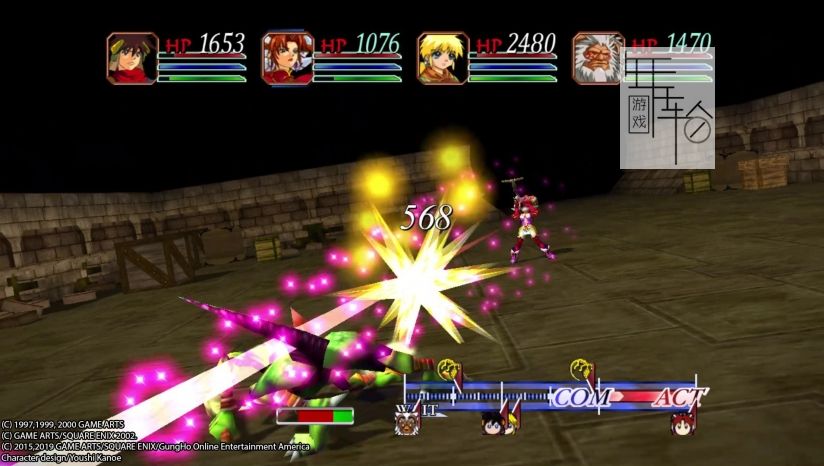Select the red-haired Feena portrait
The width and height of the screenshot is (824, 466).
click(x=287, y=58)
